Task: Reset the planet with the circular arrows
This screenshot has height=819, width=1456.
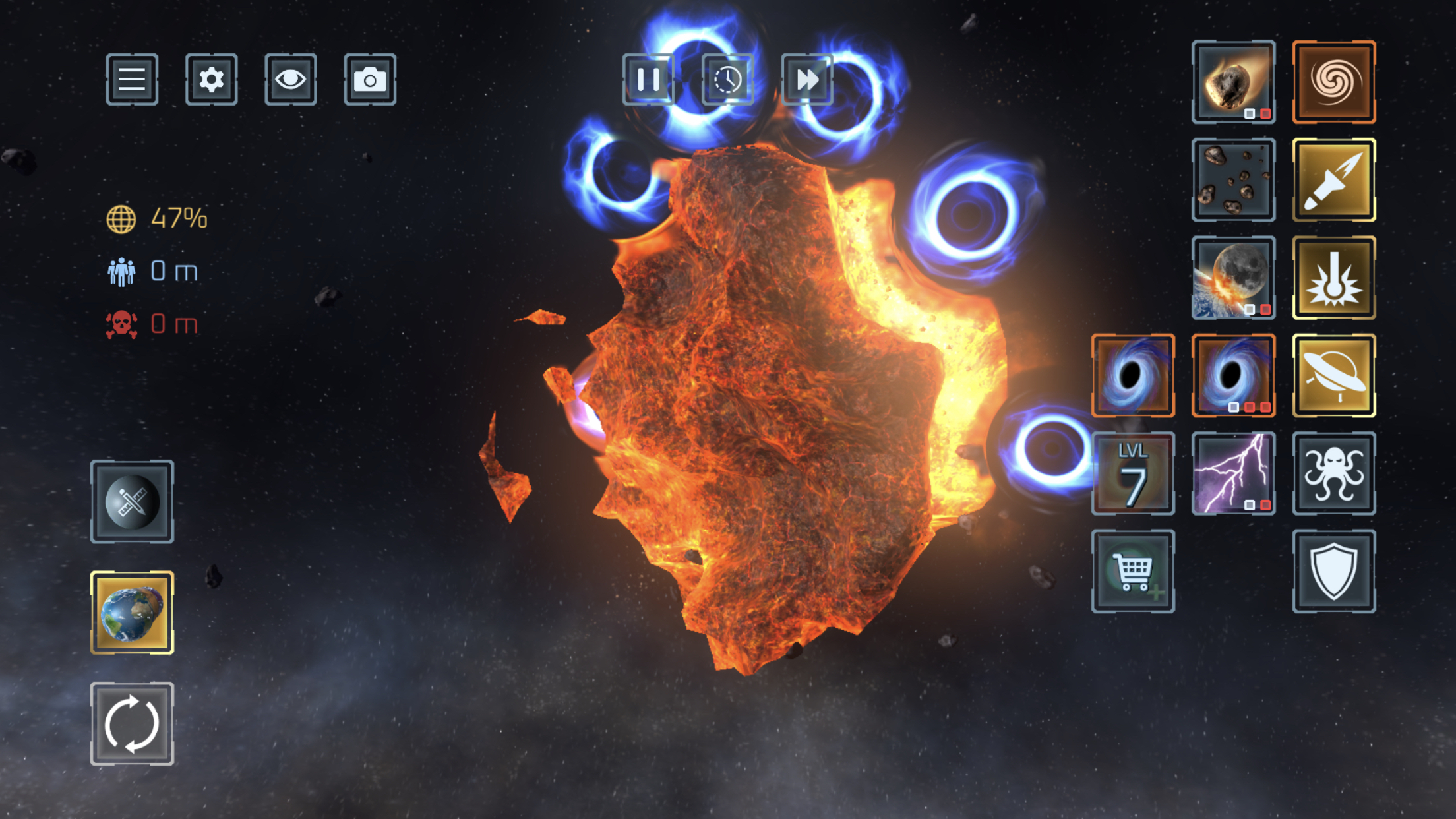Action: (x=132, y=723)
